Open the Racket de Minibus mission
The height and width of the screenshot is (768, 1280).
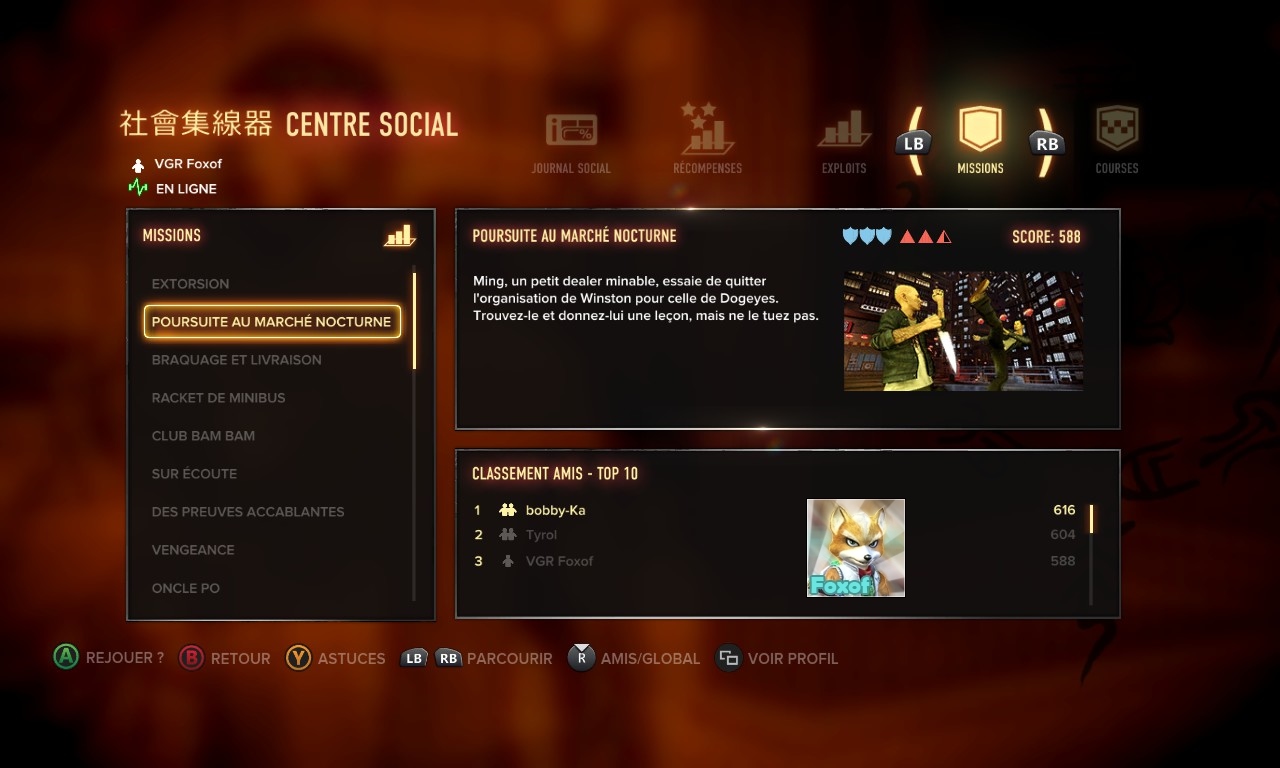218,398
